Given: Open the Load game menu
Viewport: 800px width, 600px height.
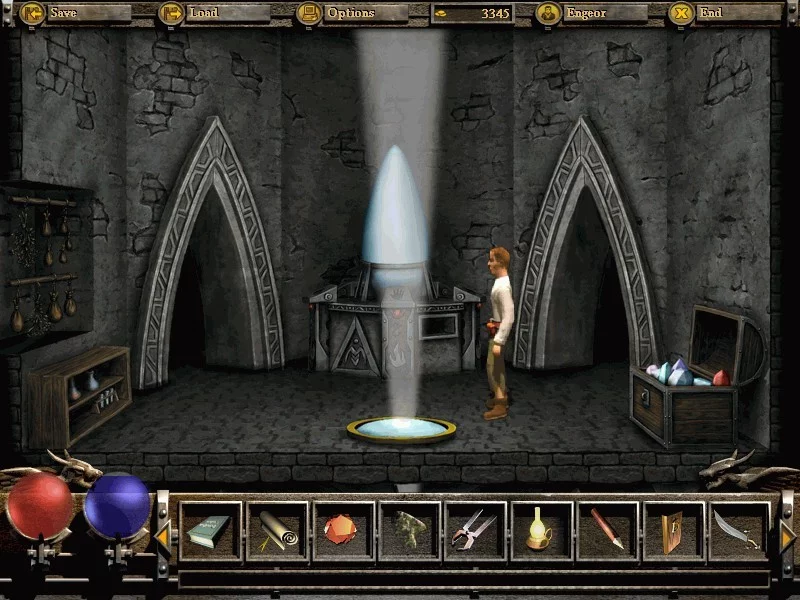Looking at the screenshot, I should [x=204, y=14].
